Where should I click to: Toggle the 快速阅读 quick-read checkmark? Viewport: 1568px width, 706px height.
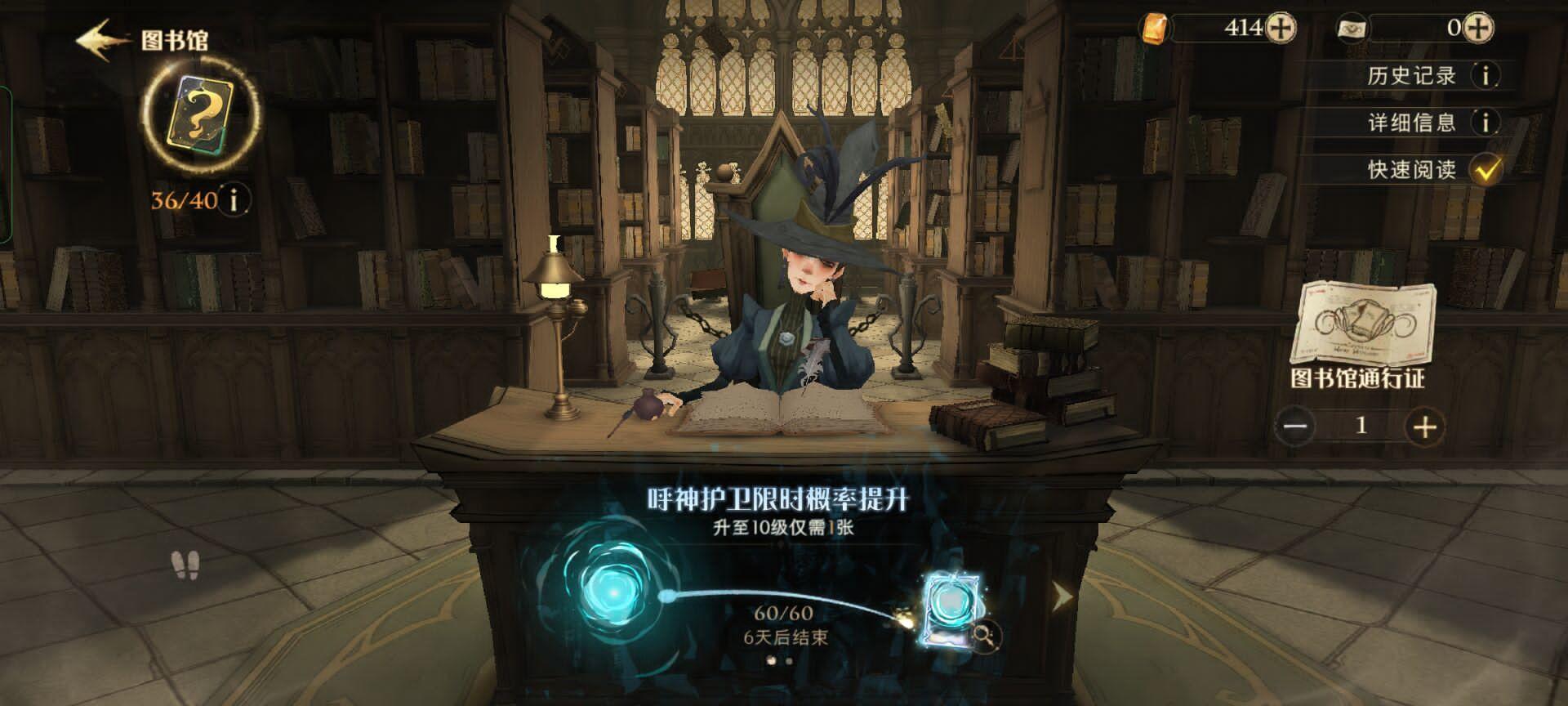[1487, 169]
